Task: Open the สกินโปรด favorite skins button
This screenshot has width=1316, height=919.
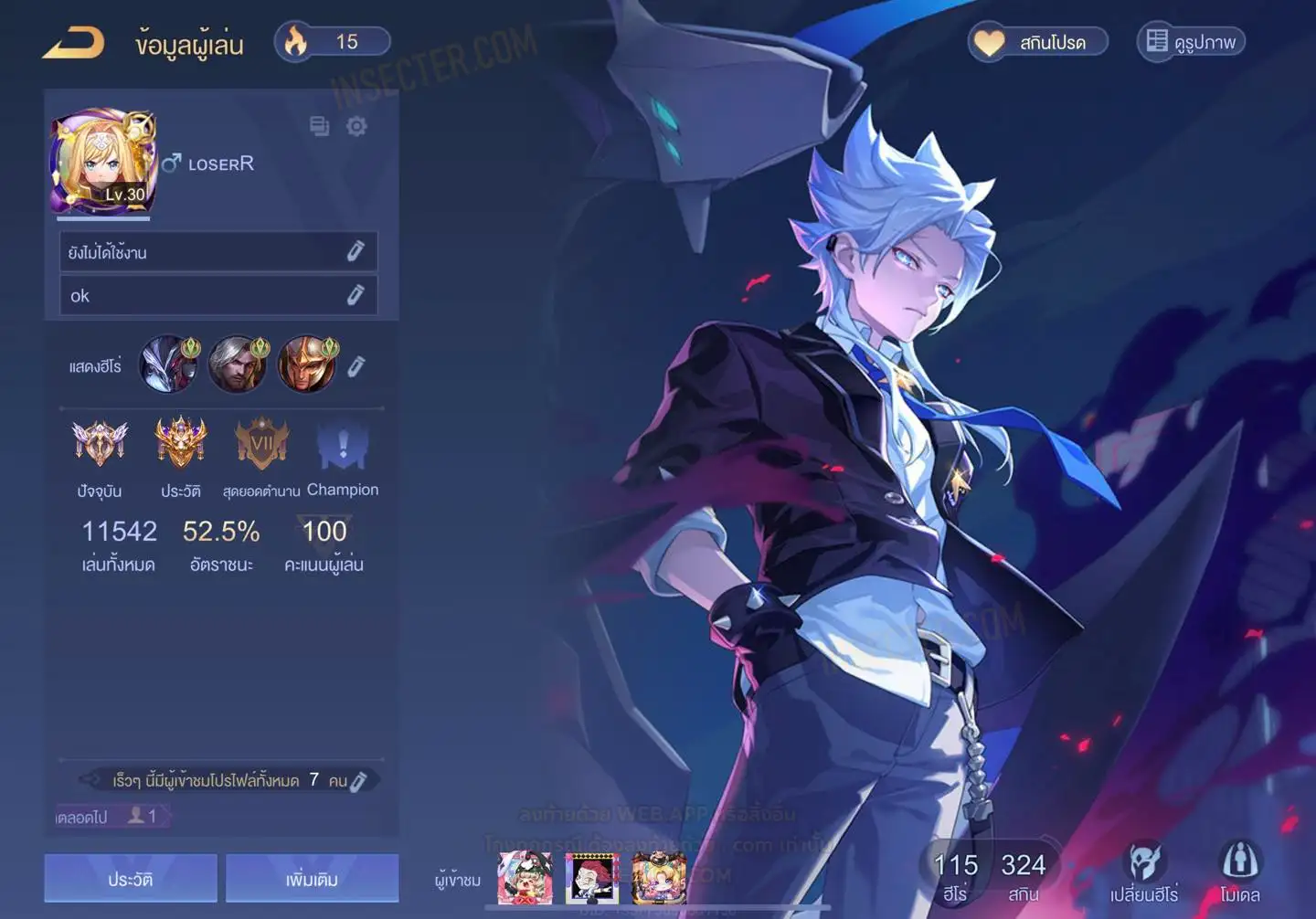Action: click(1037, 42)
